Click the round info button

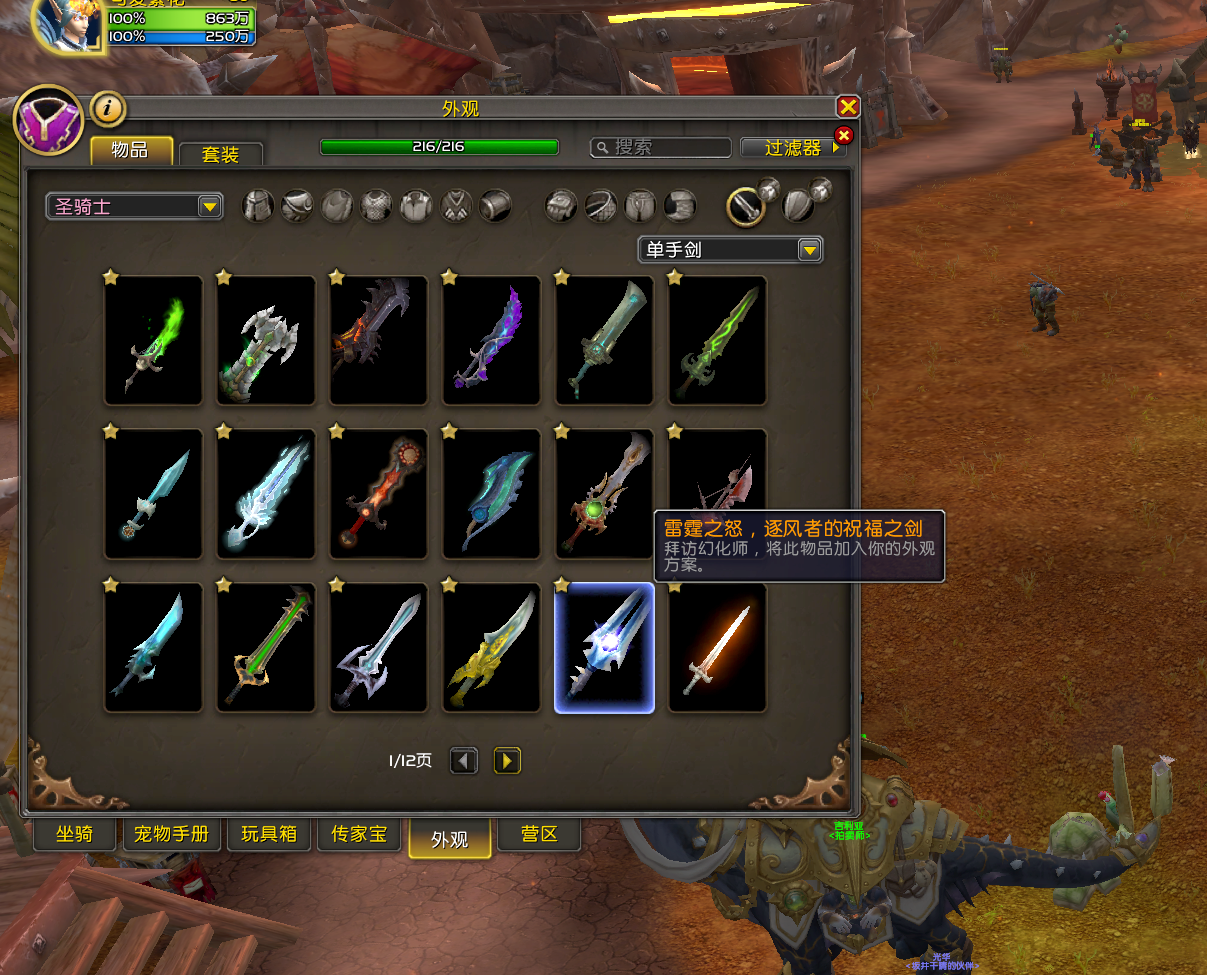click(108, 108)
